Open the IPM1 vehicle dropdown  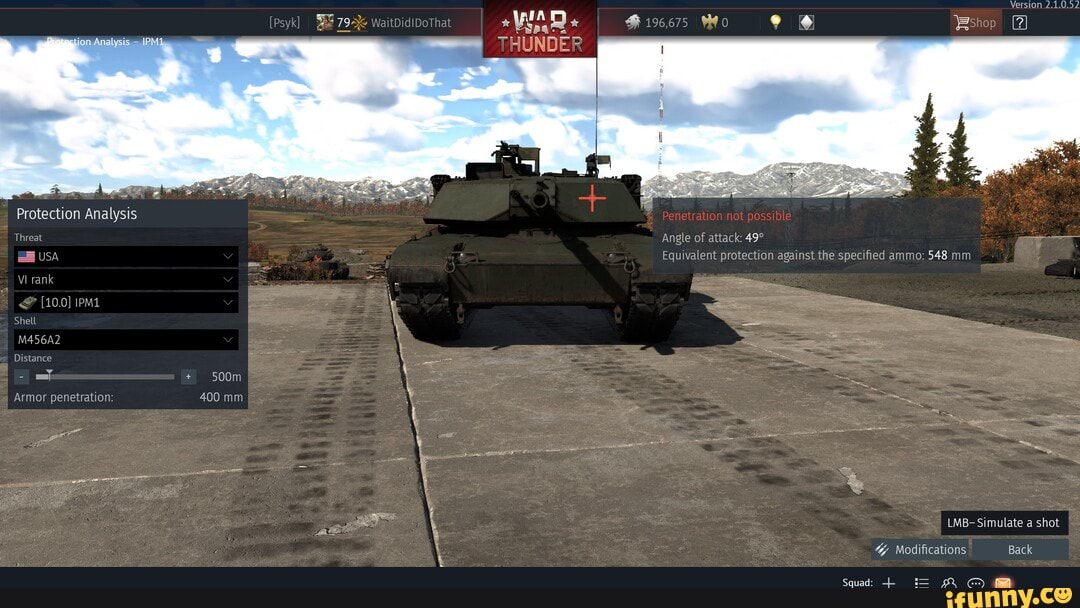point(126,302)
